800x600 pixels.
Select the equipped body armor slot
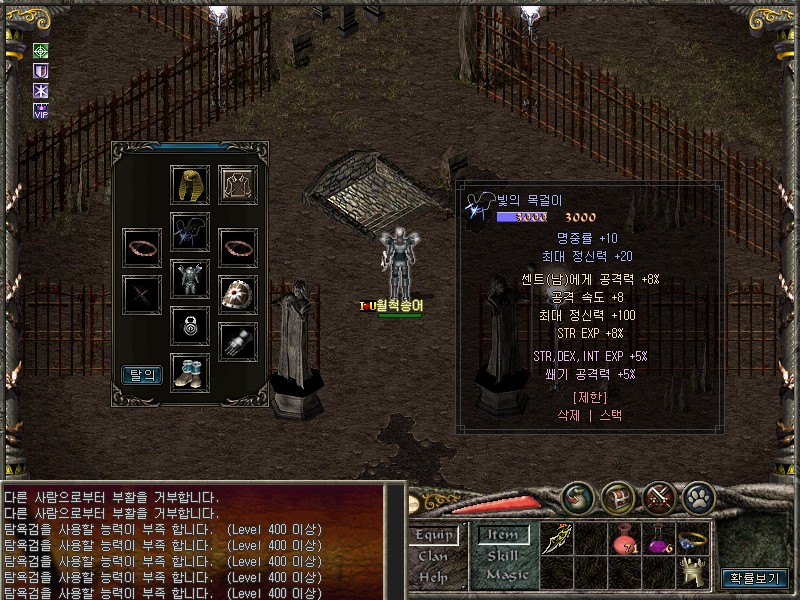[190, 279]
